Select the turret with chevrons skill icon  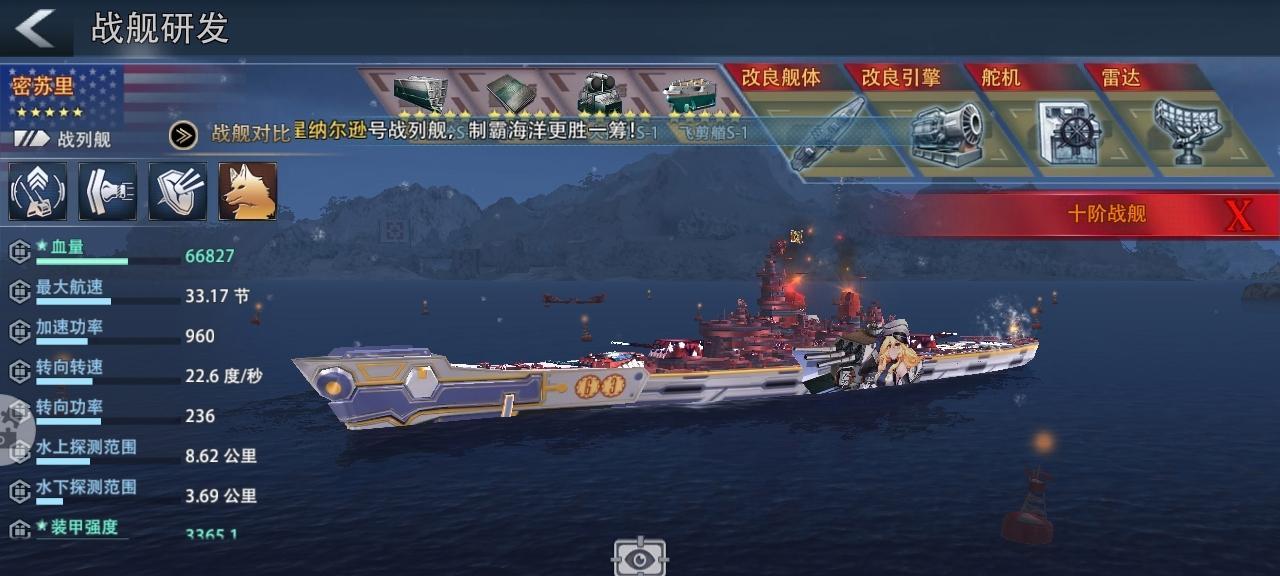38,191
